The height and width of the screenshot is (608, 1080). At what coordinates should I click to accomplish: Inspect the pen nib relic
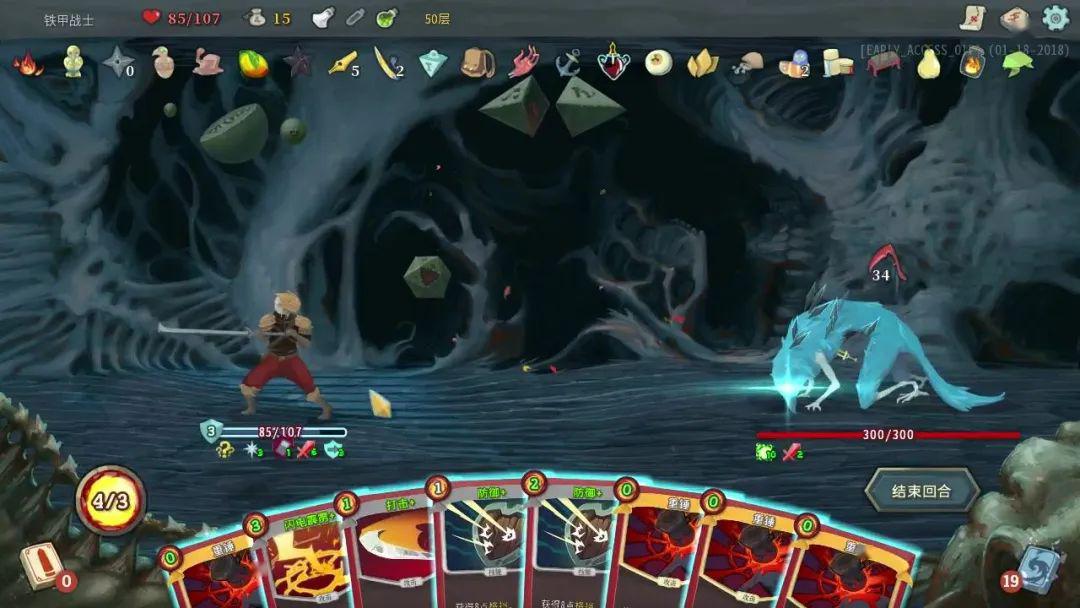(342, 63)
